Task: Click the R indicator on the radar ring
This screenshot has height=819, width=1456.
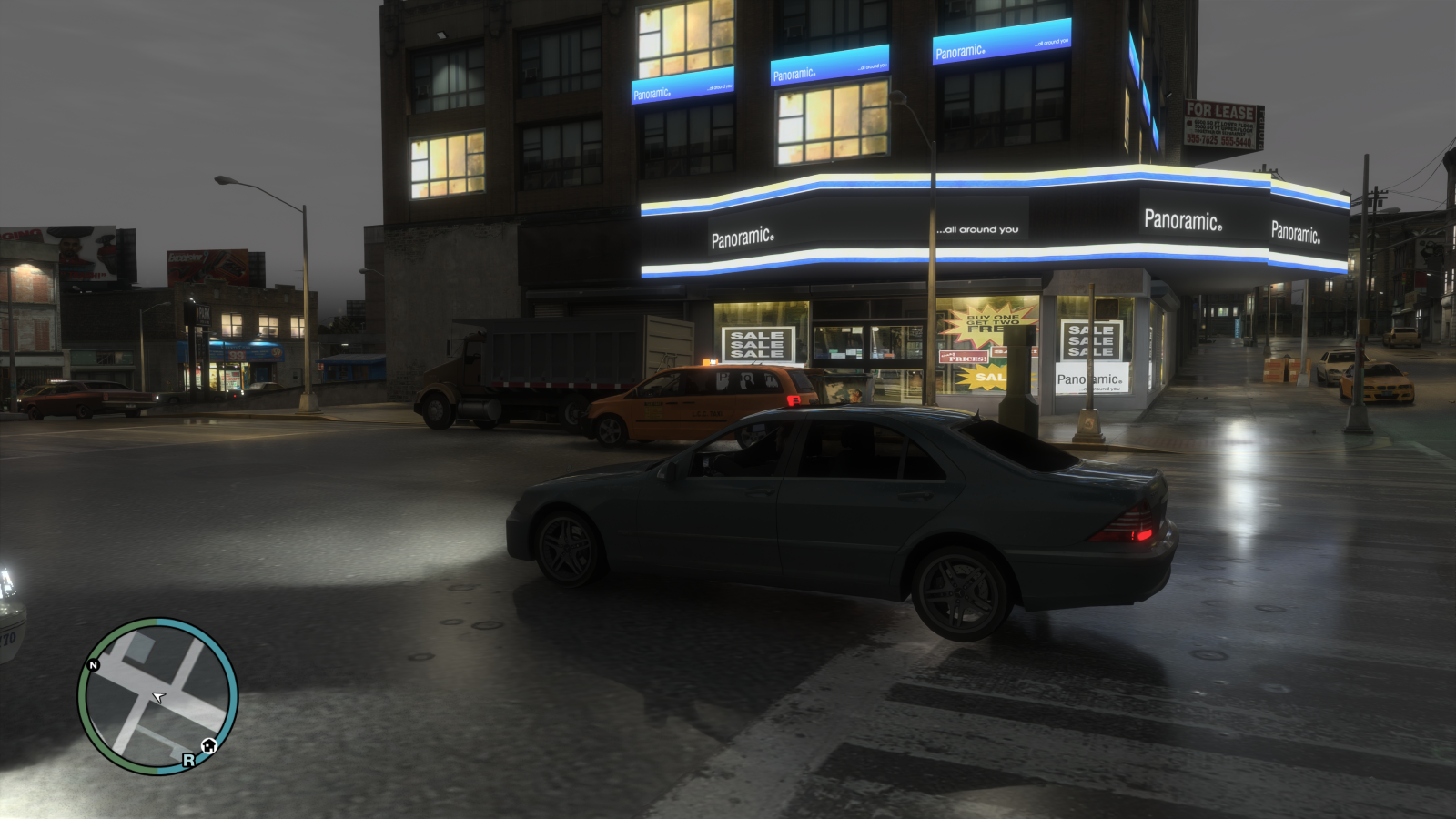Action: point(188,760)
